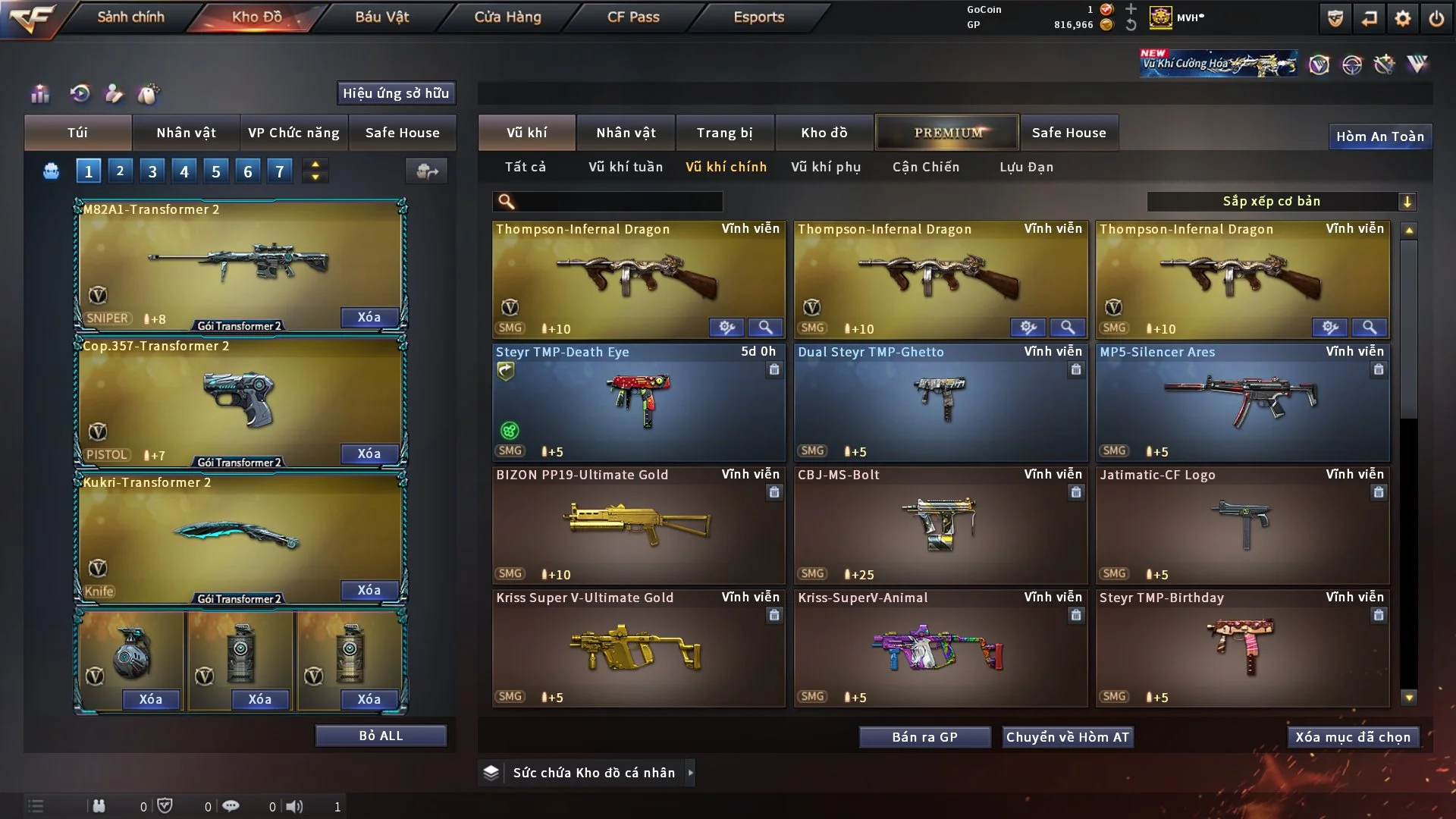Click the Bán ra GP button
The height and width of the screenshot is (819, 1456).
coord(924,737)
